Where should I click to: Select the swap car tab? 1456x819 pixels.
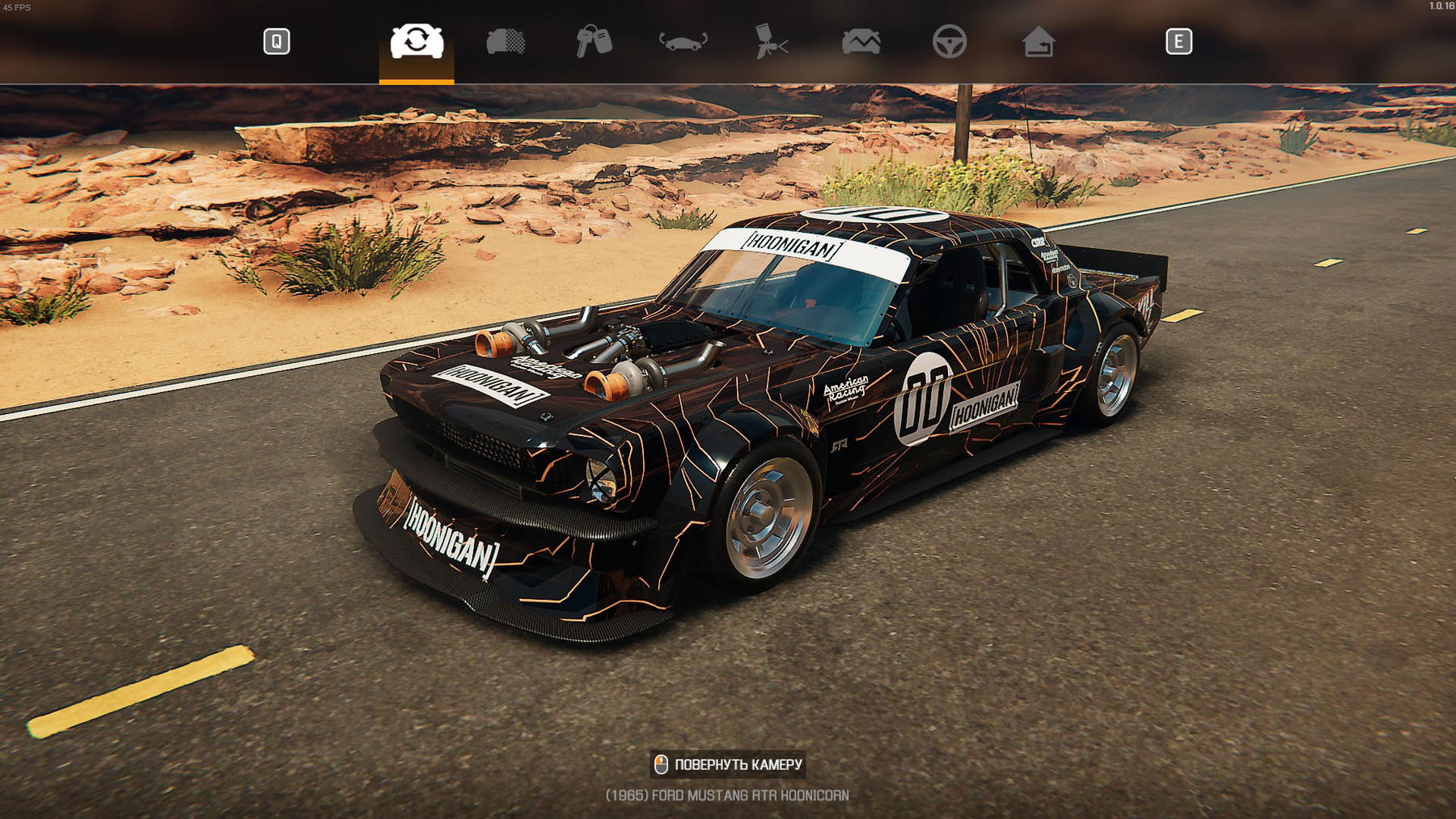(x=417, y=41)
